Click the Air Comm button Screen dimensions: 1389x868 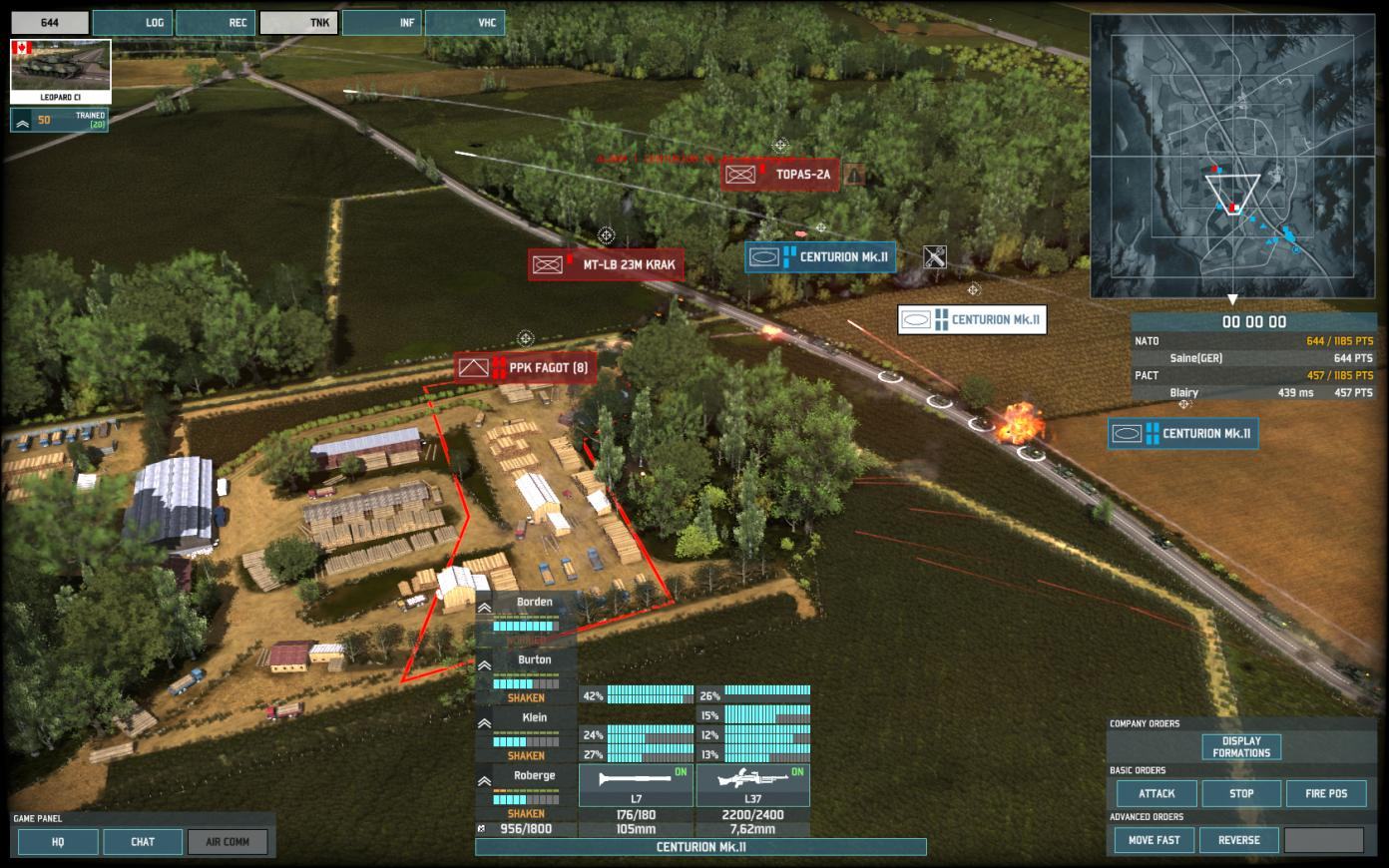pos(228,842)
